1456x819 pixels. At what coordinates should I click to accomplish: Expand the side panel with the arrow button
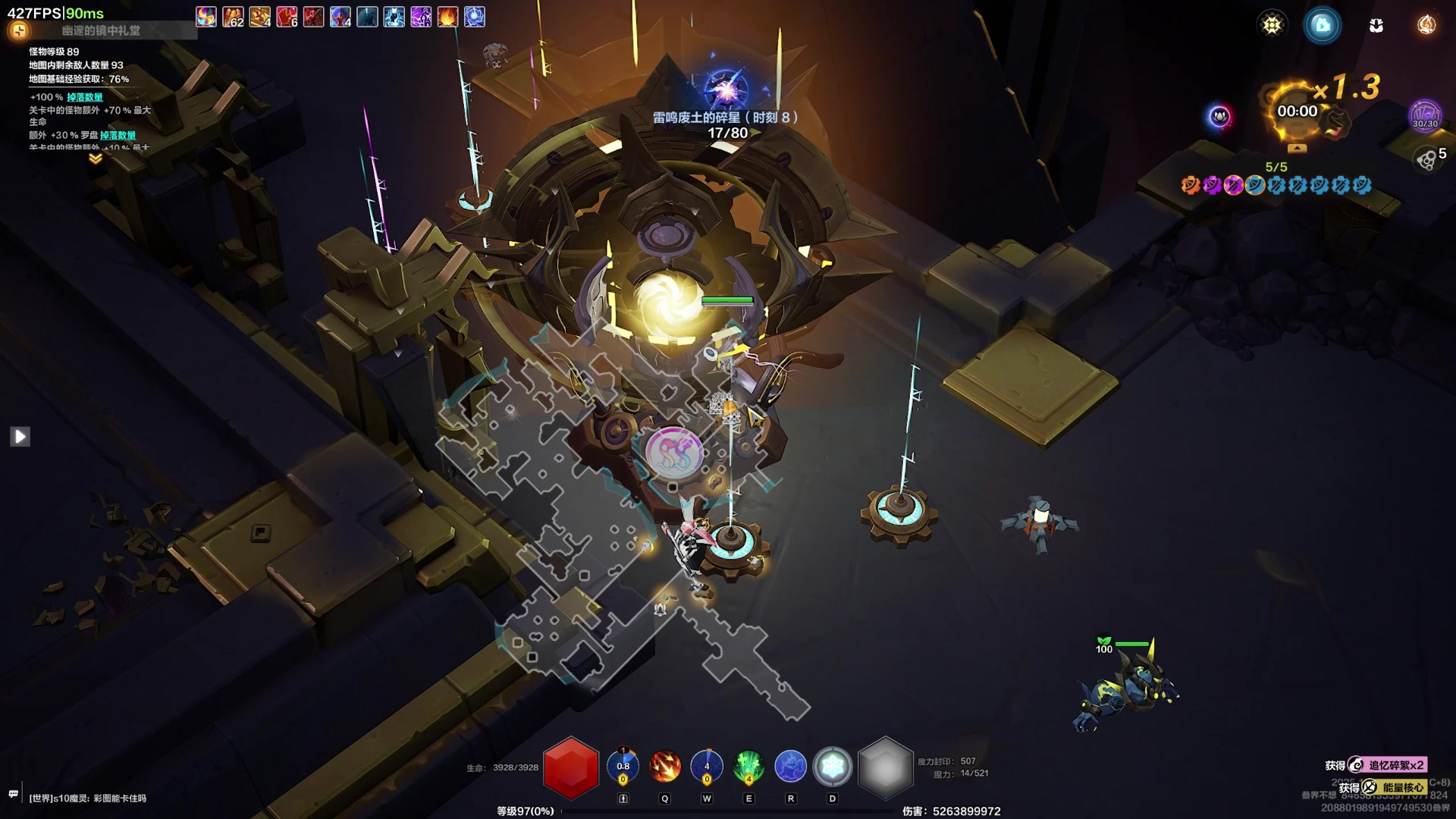tap(20, 436)
